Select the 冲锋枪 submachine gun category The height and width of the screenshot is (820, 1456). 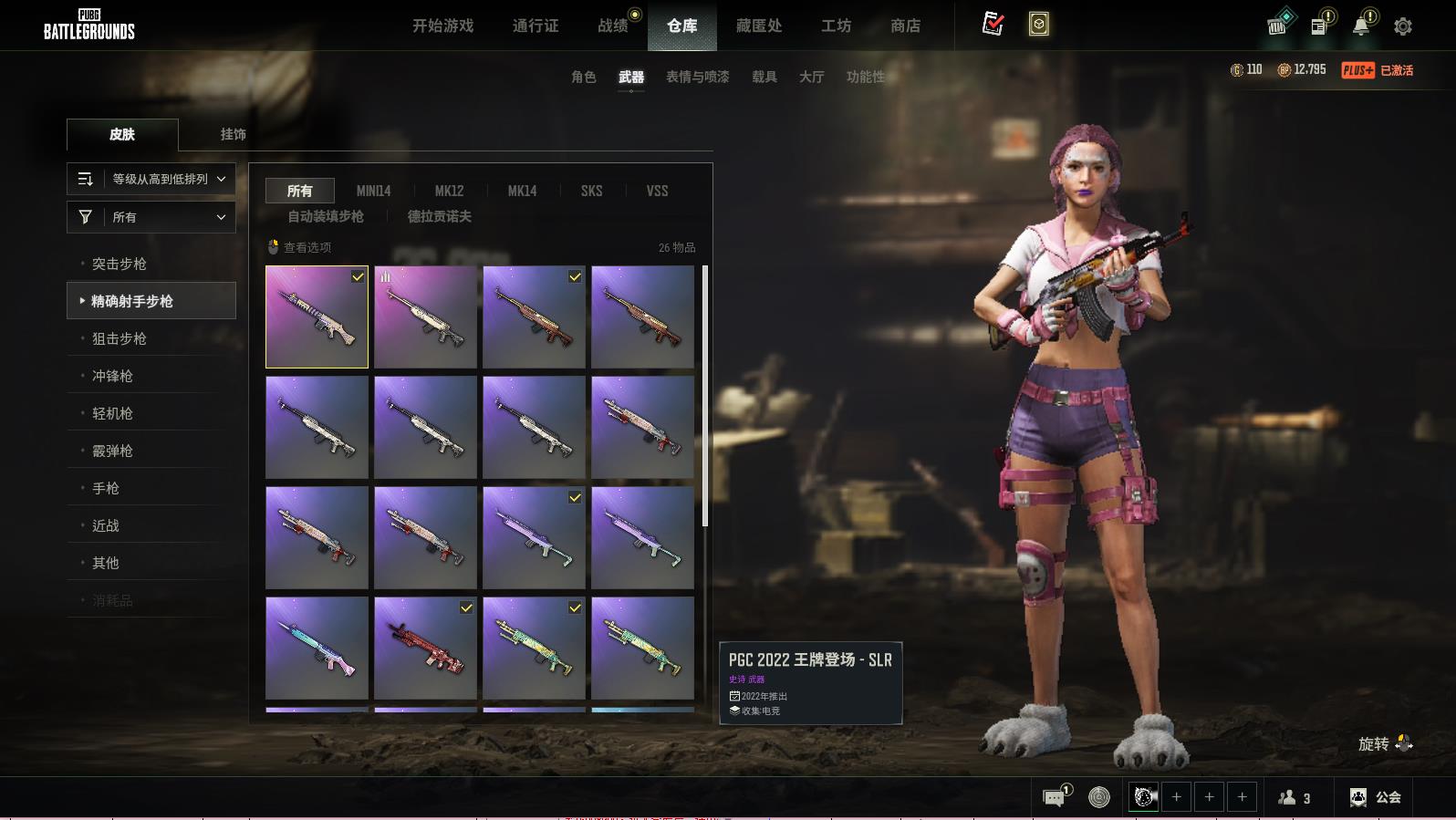[112, 376]
